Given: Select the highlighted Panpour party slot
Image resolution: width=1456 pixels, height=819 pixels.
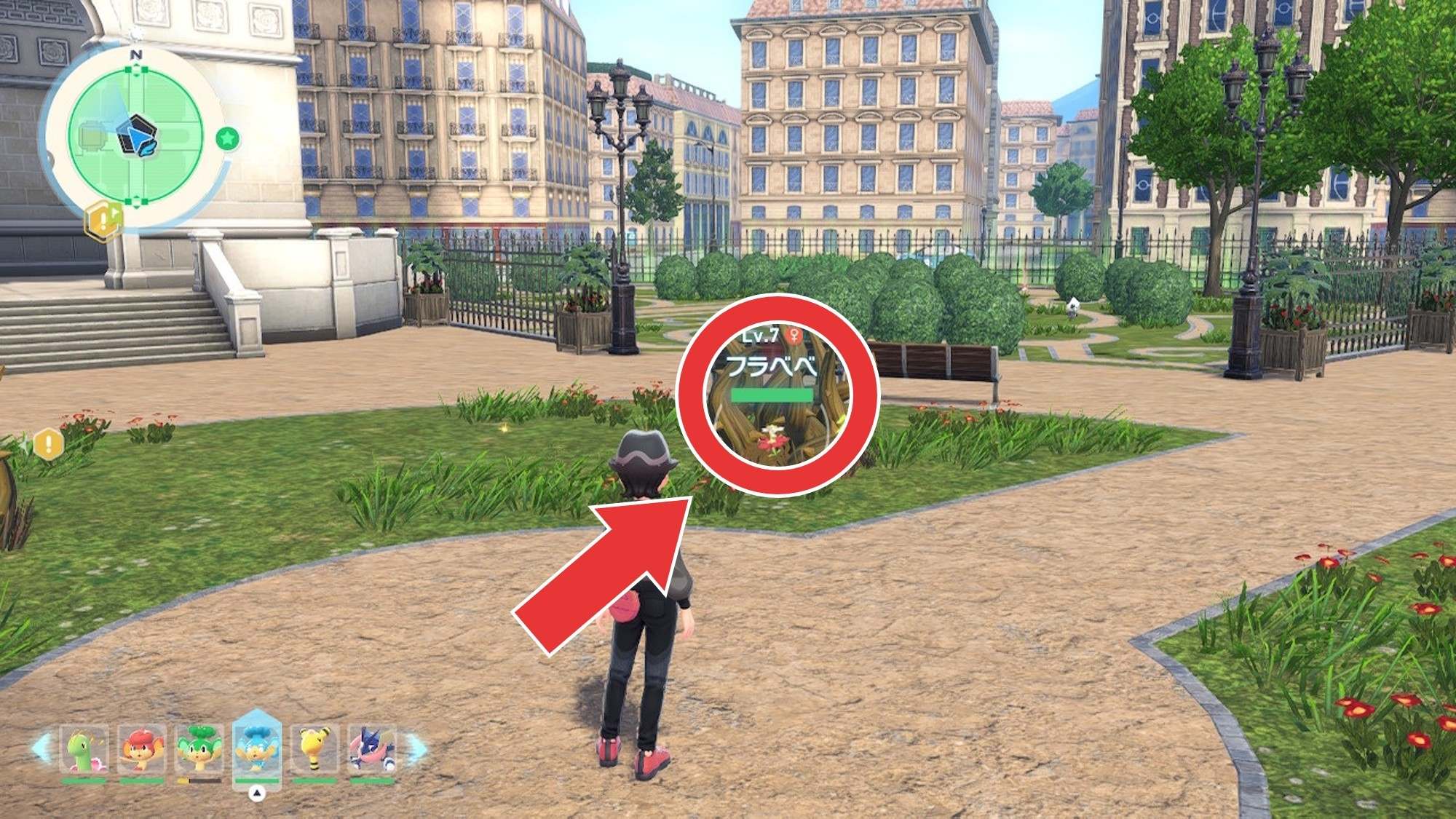Looking at the screenshot, I should point(256,748).
